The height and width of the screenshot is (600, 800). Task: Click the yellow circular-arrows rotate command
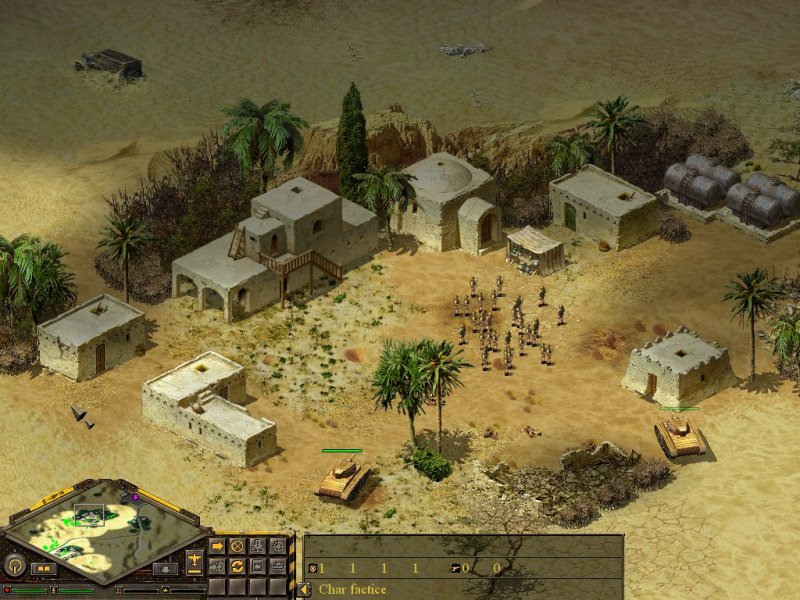tap(237, 566)
